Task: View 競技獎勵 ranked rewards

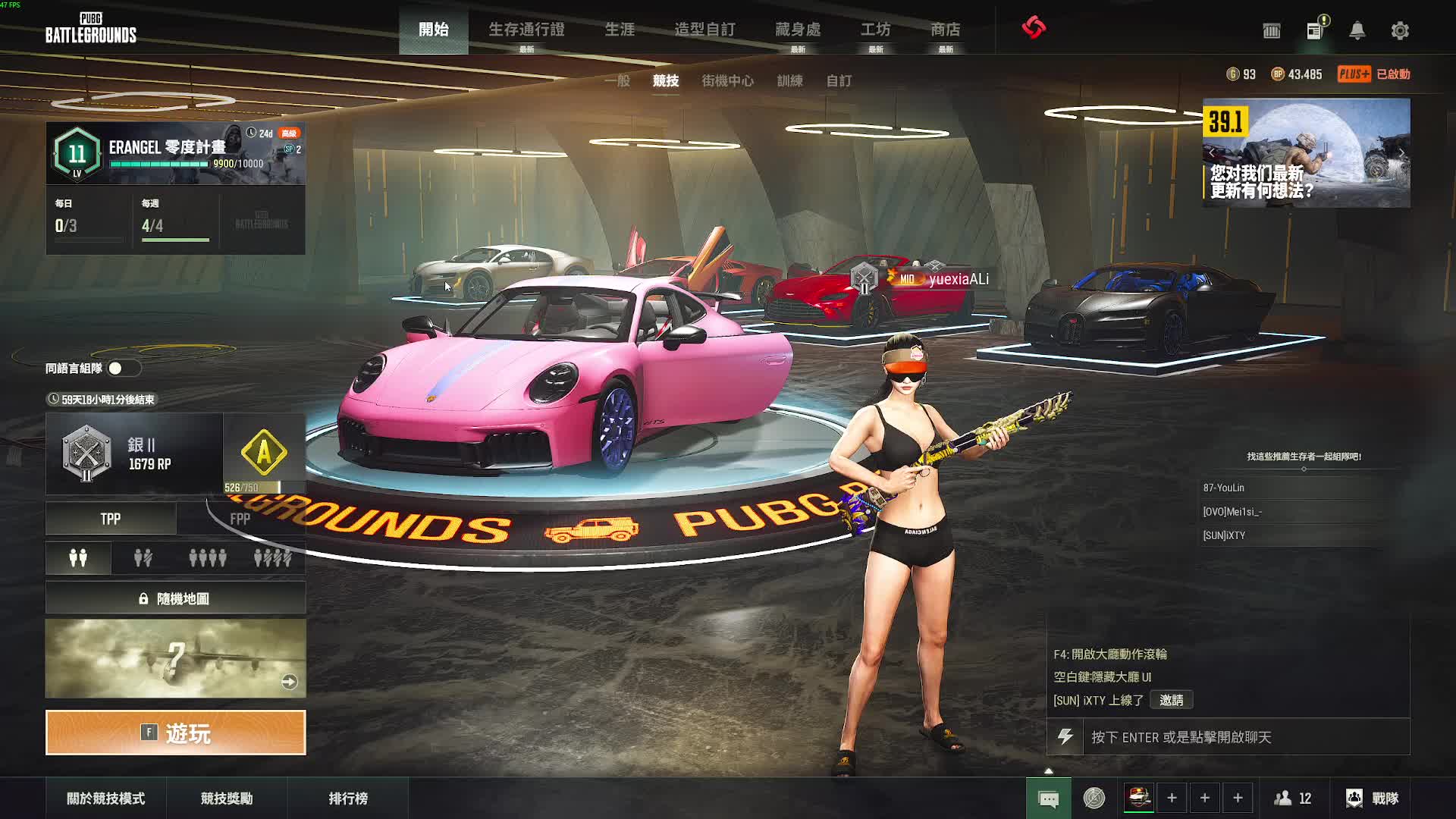Action: point(226,799)
